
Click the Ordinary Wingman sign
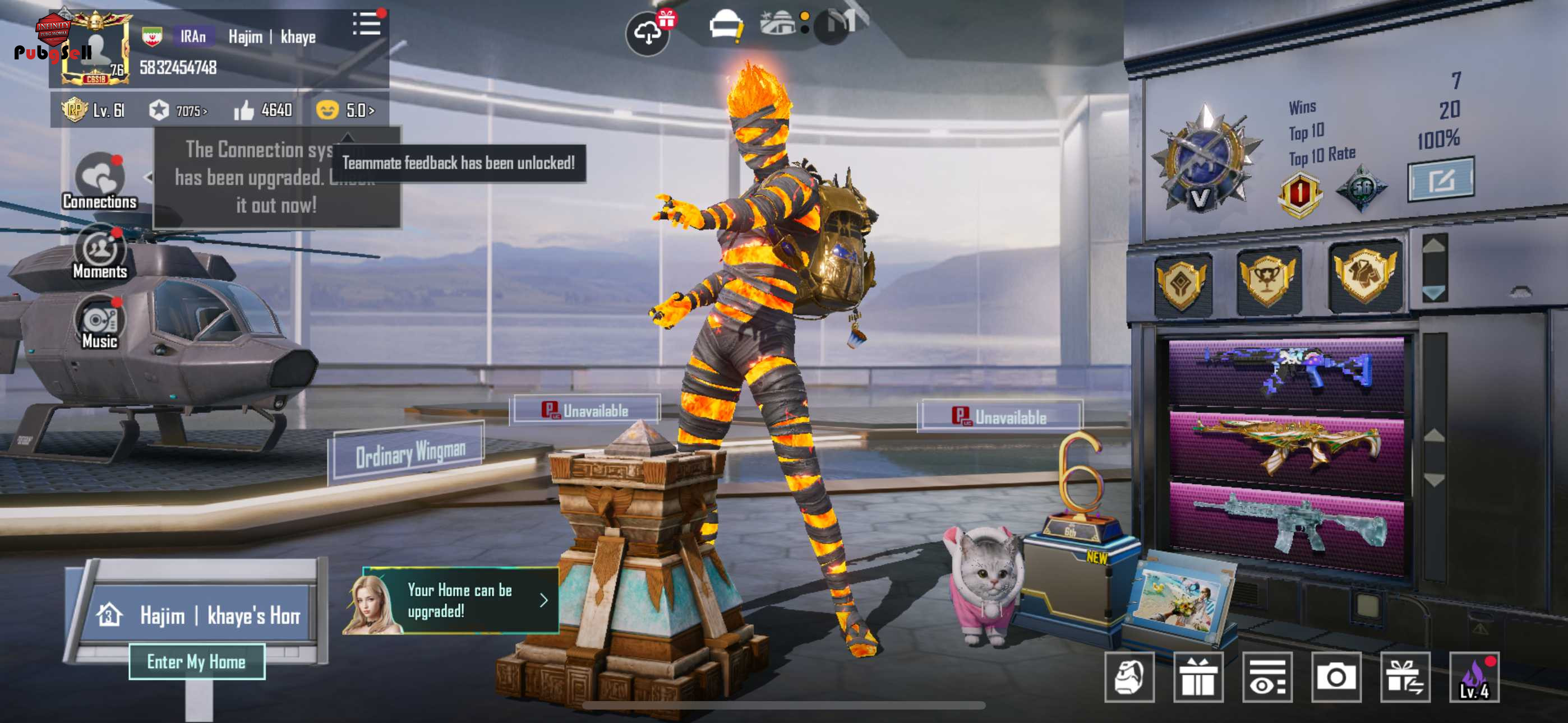[411, 453]
